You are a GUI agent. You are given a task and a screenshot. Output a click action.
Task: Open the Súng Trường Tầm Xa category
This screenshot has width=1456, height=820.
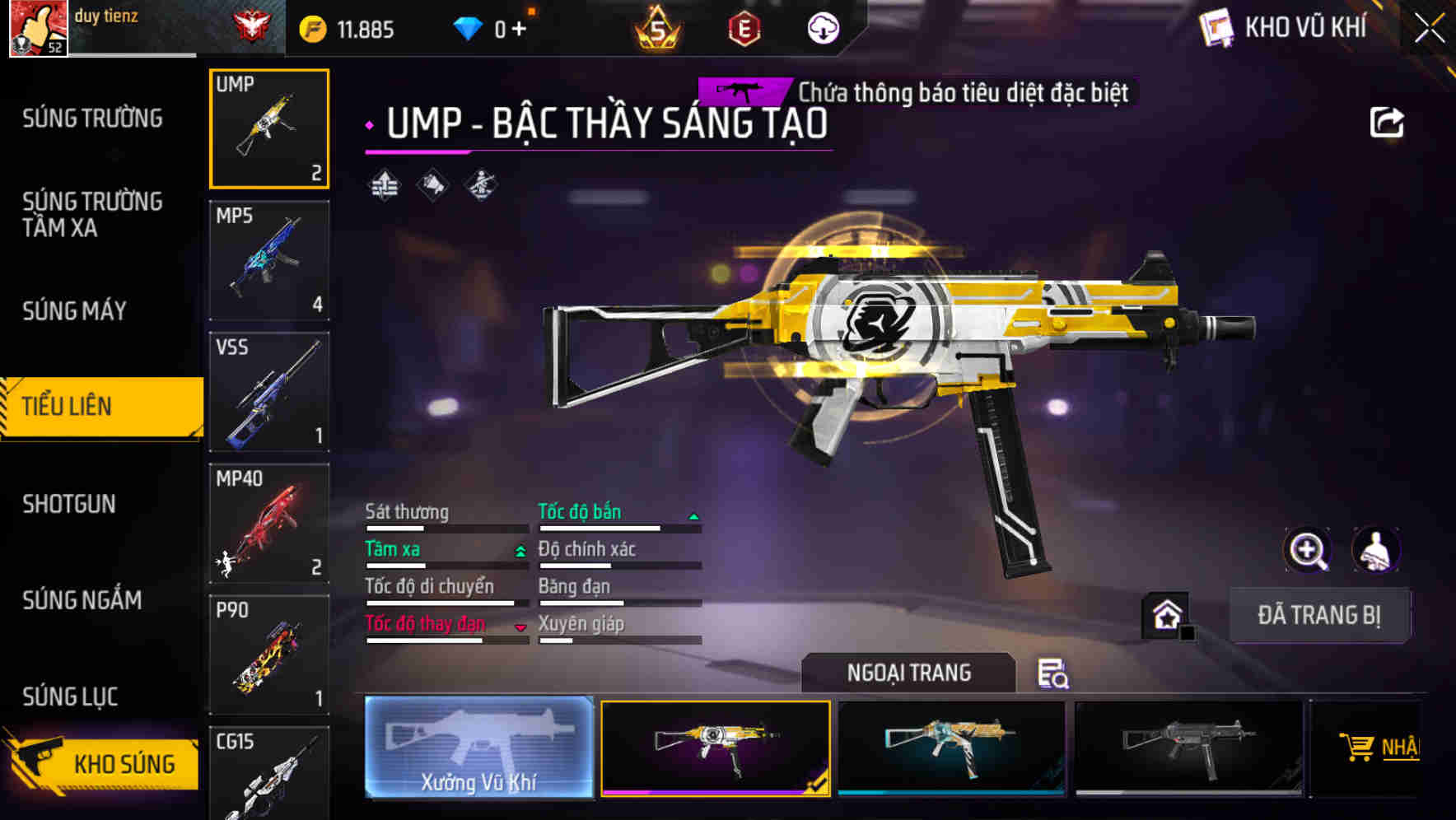(x=92, y=214)
